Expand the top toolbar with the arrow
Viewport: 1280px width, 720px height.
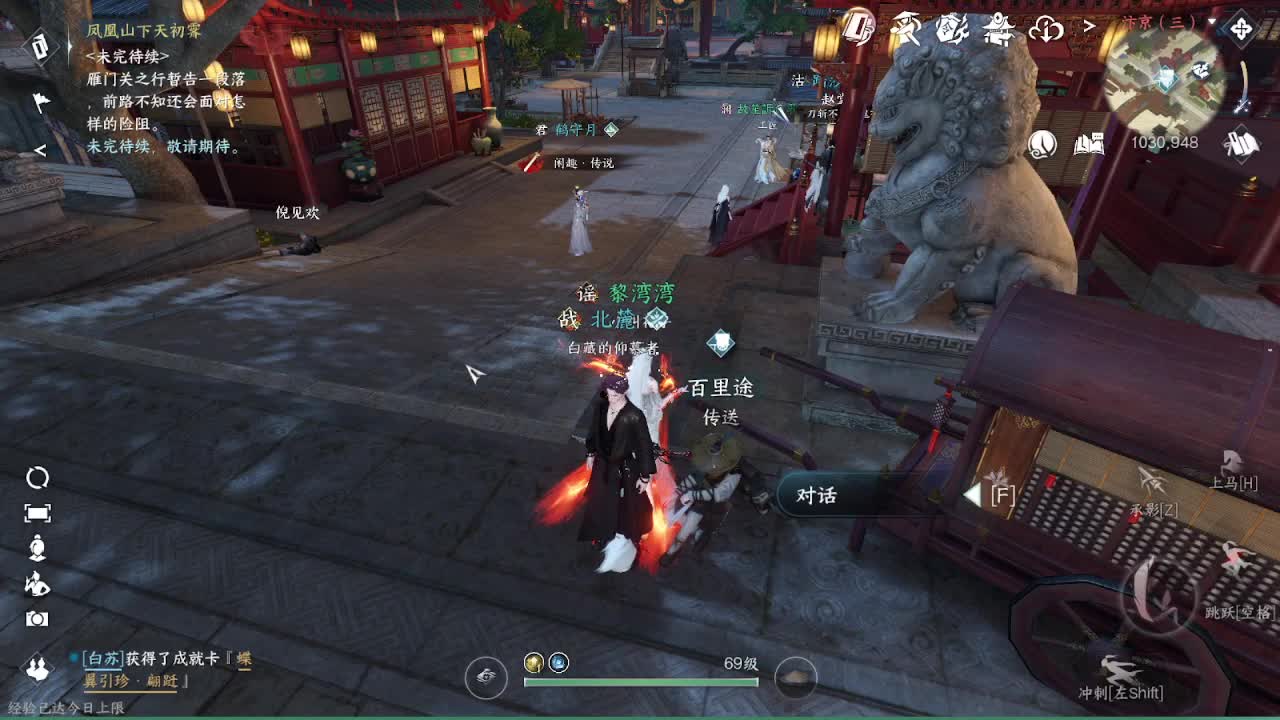[x=1089, y=26]
